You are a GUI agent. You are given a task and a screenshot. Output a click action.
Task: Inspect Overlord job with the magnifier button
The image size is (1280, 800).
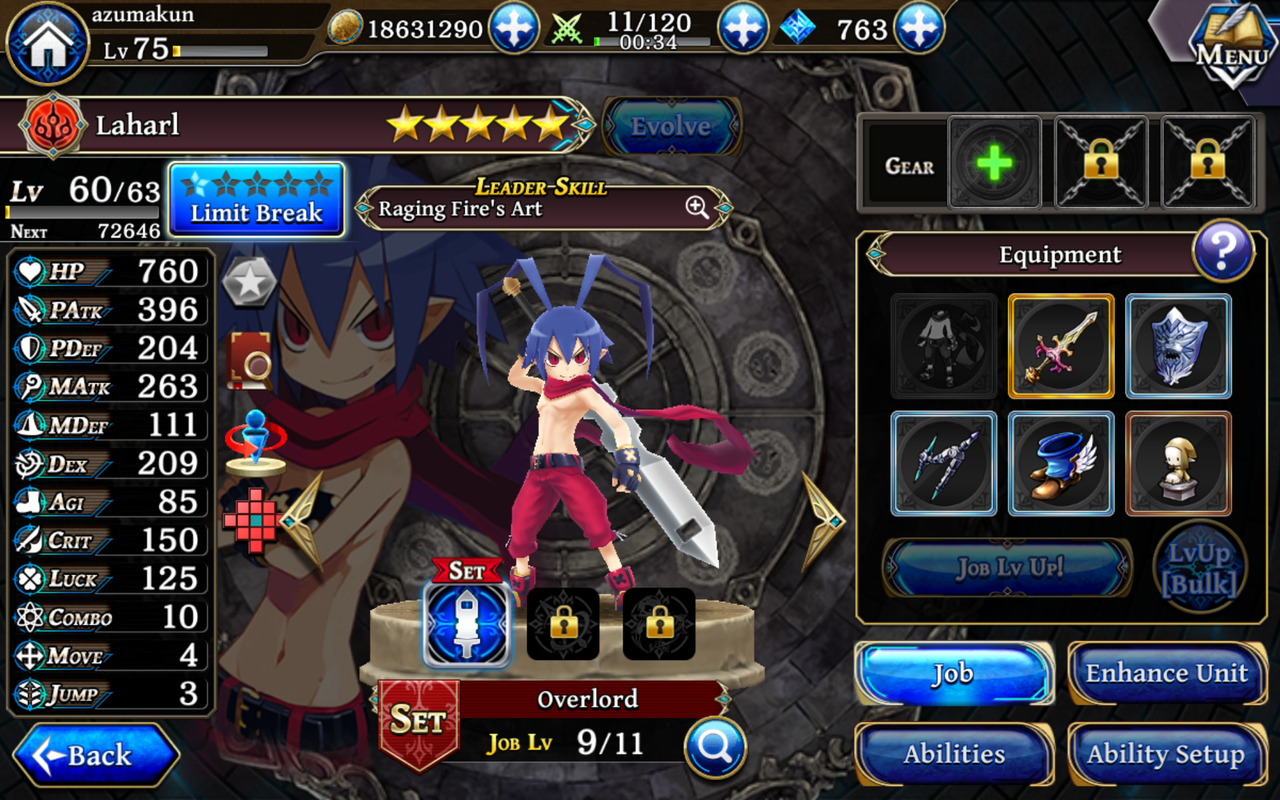pyautogui.click(x=715, y=747)
